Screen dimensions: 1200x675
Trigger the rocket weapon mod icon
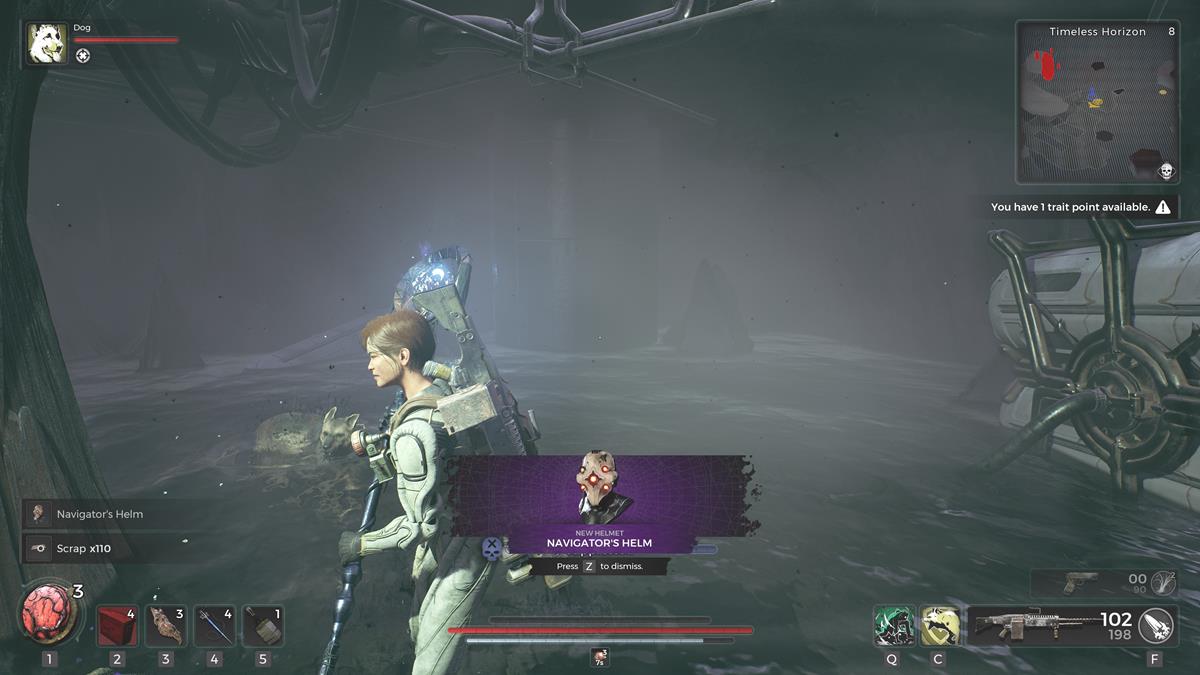1157,626
